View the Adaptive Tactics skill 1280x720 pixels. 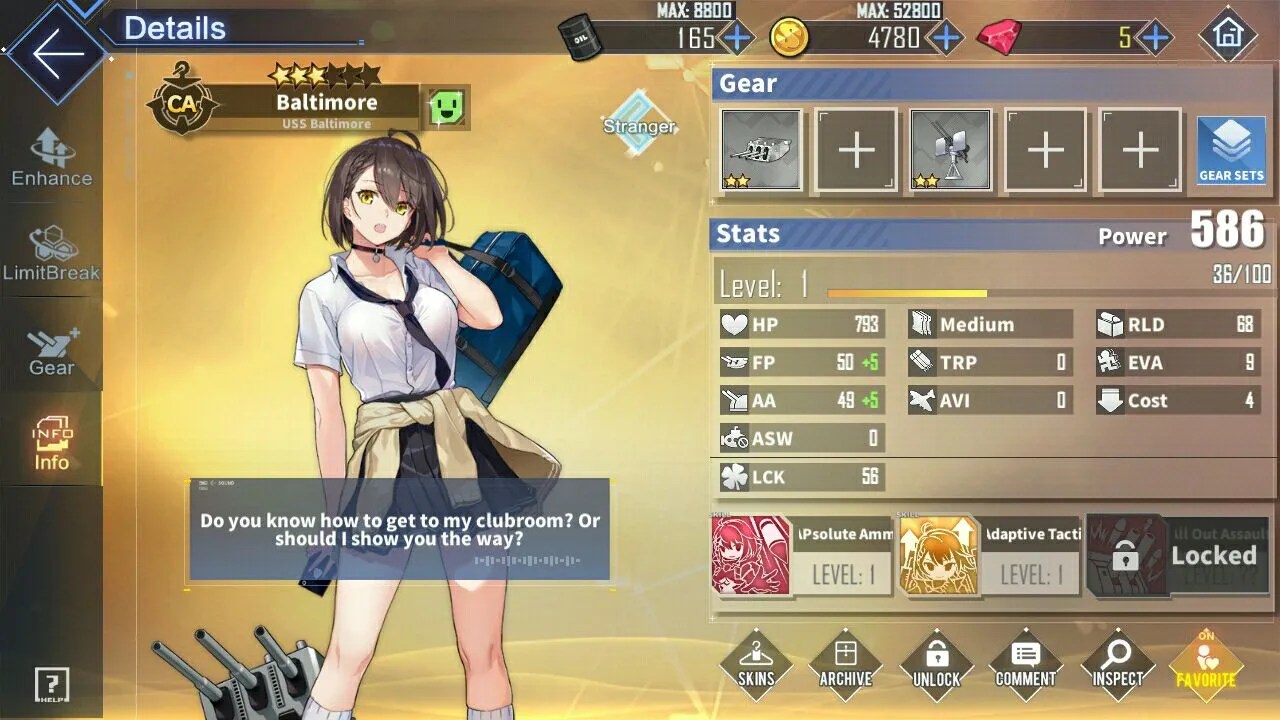click(939, 556)
